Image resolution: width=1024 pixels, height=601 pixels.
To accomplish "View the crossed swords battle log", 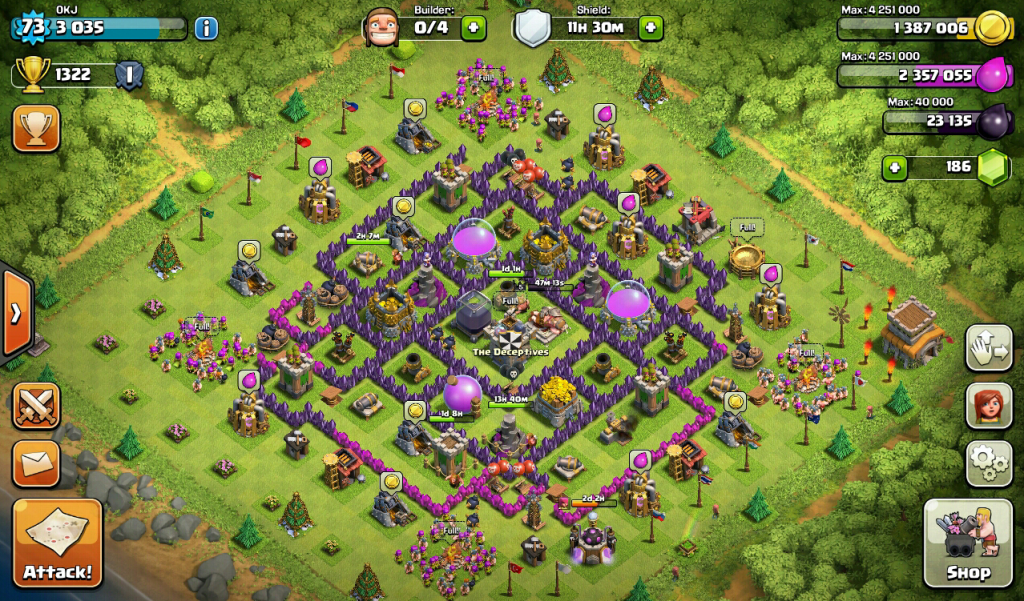I will pyautogui.click(x=35, y=406).
